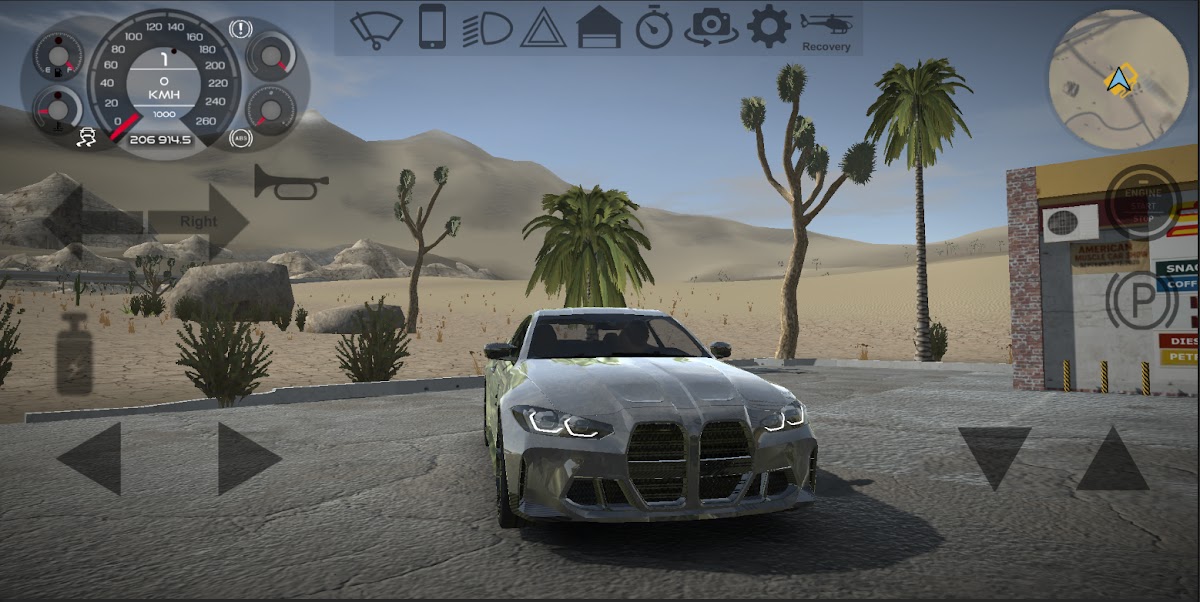
Task: Open the garage
Action: click(x=599, y=27)
